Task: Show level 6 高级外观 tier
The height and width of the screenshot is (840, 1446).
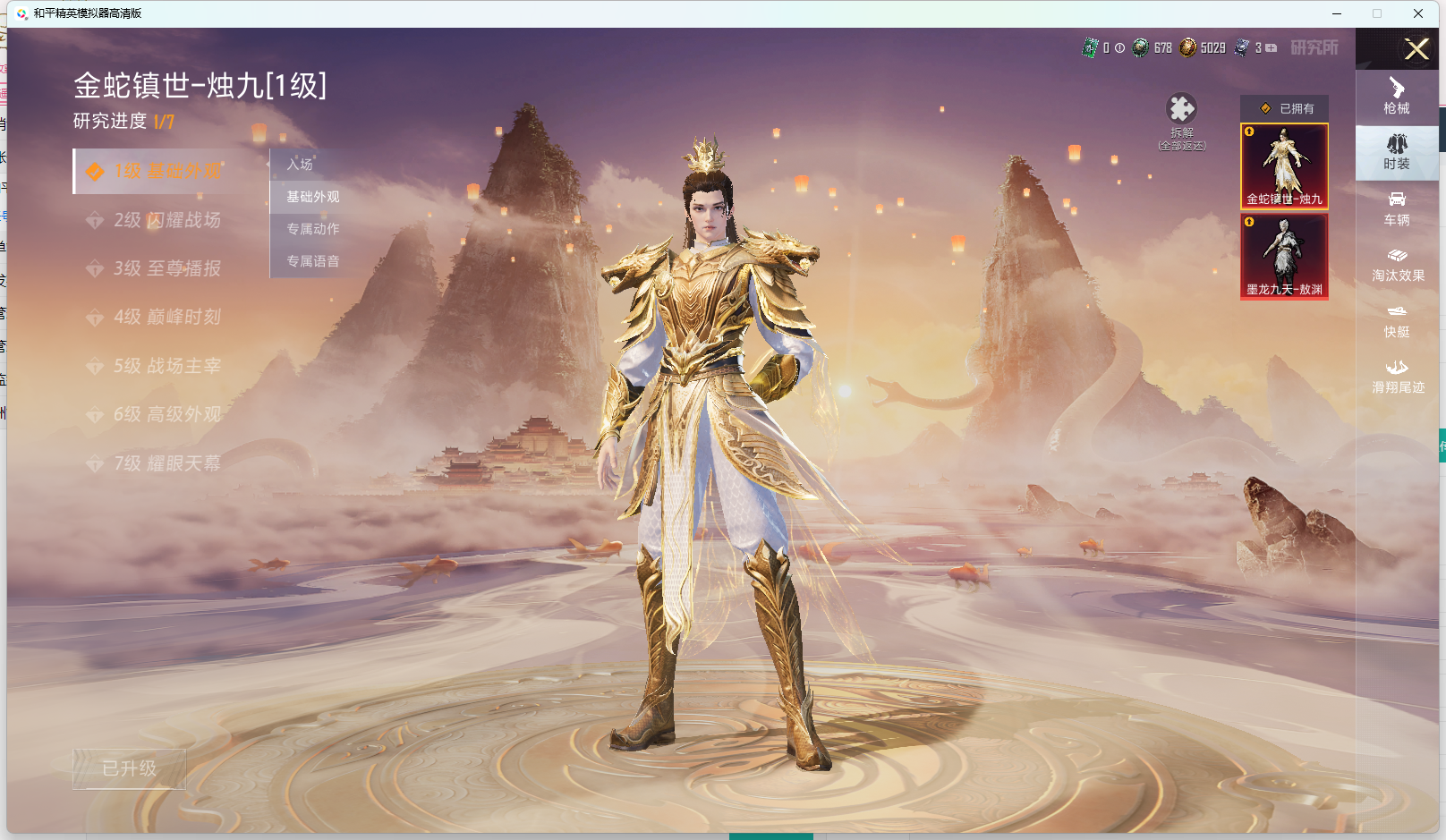Action: coord(159,414)
